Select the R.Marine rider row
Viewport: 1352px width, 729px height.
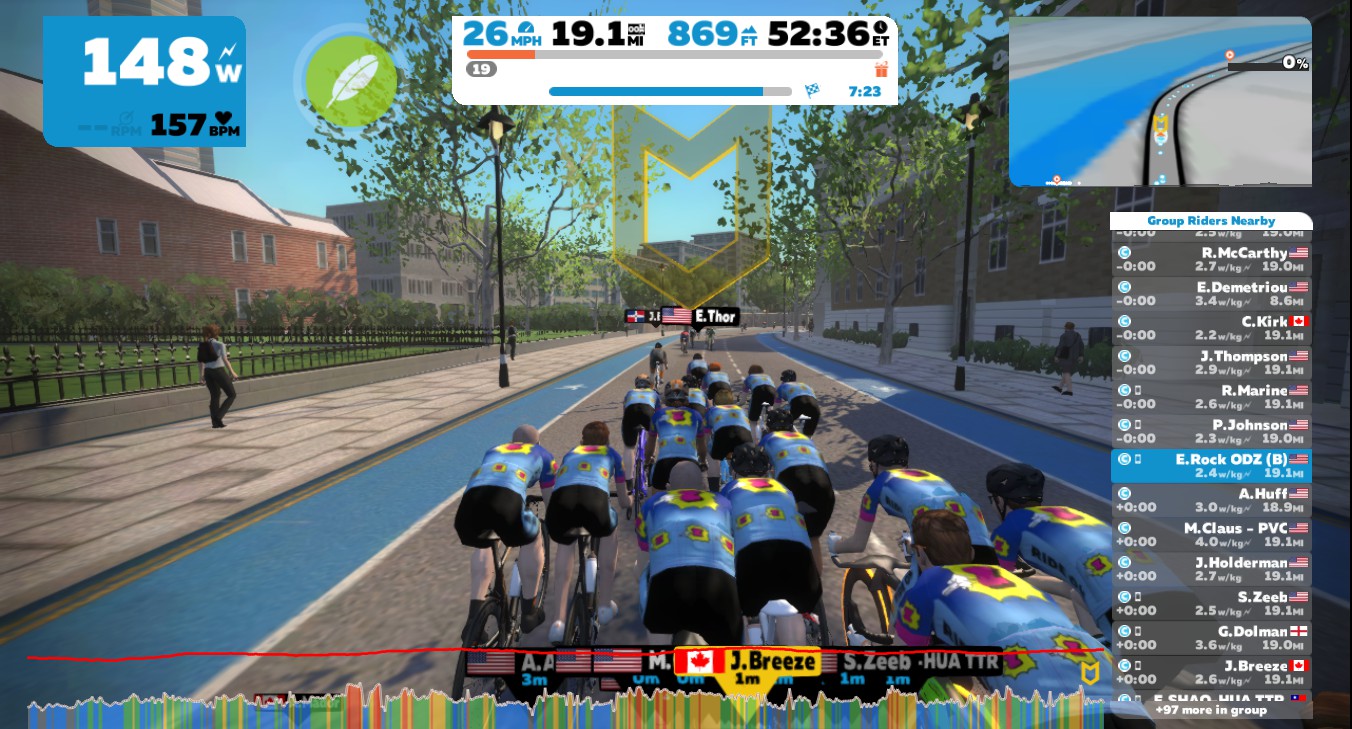(1211, 397)
